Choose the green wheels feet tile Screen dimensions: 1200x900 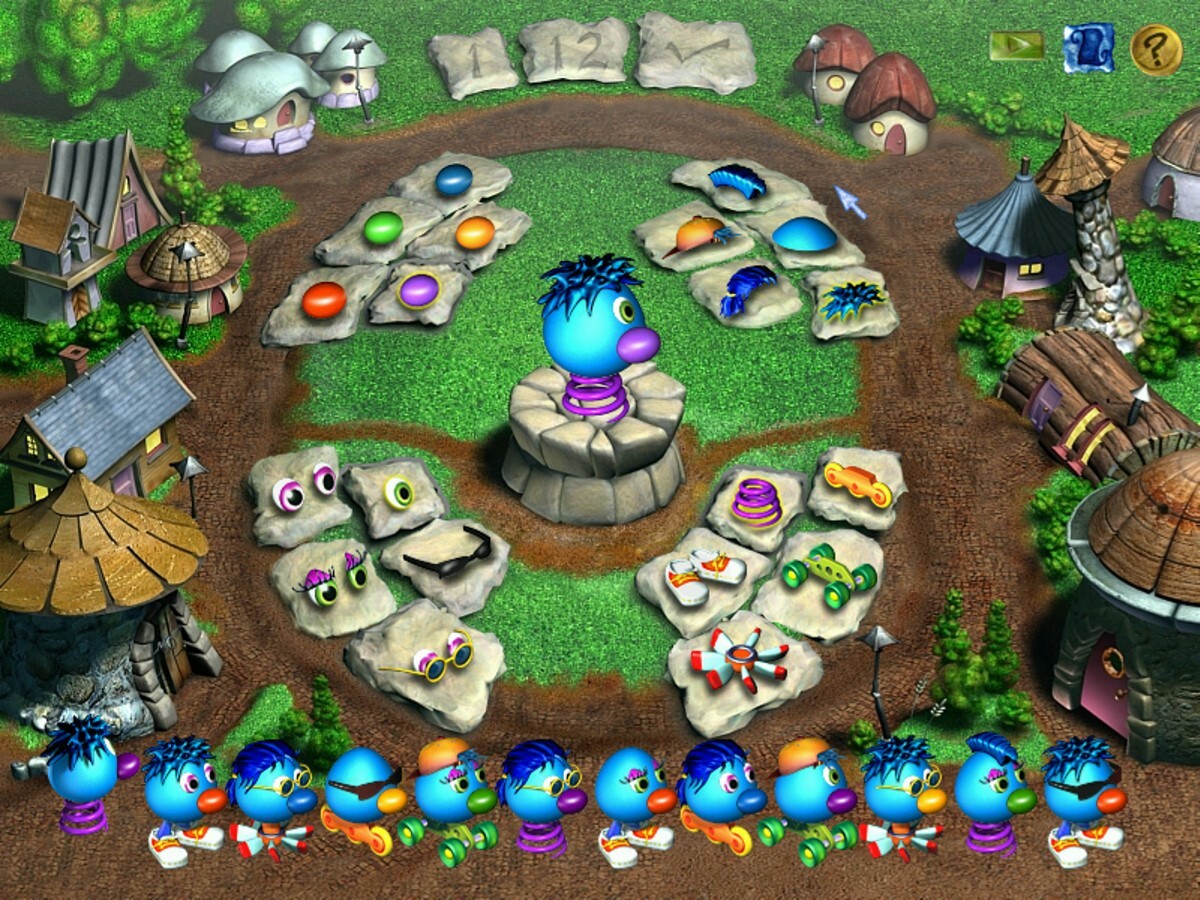(828, 575)
